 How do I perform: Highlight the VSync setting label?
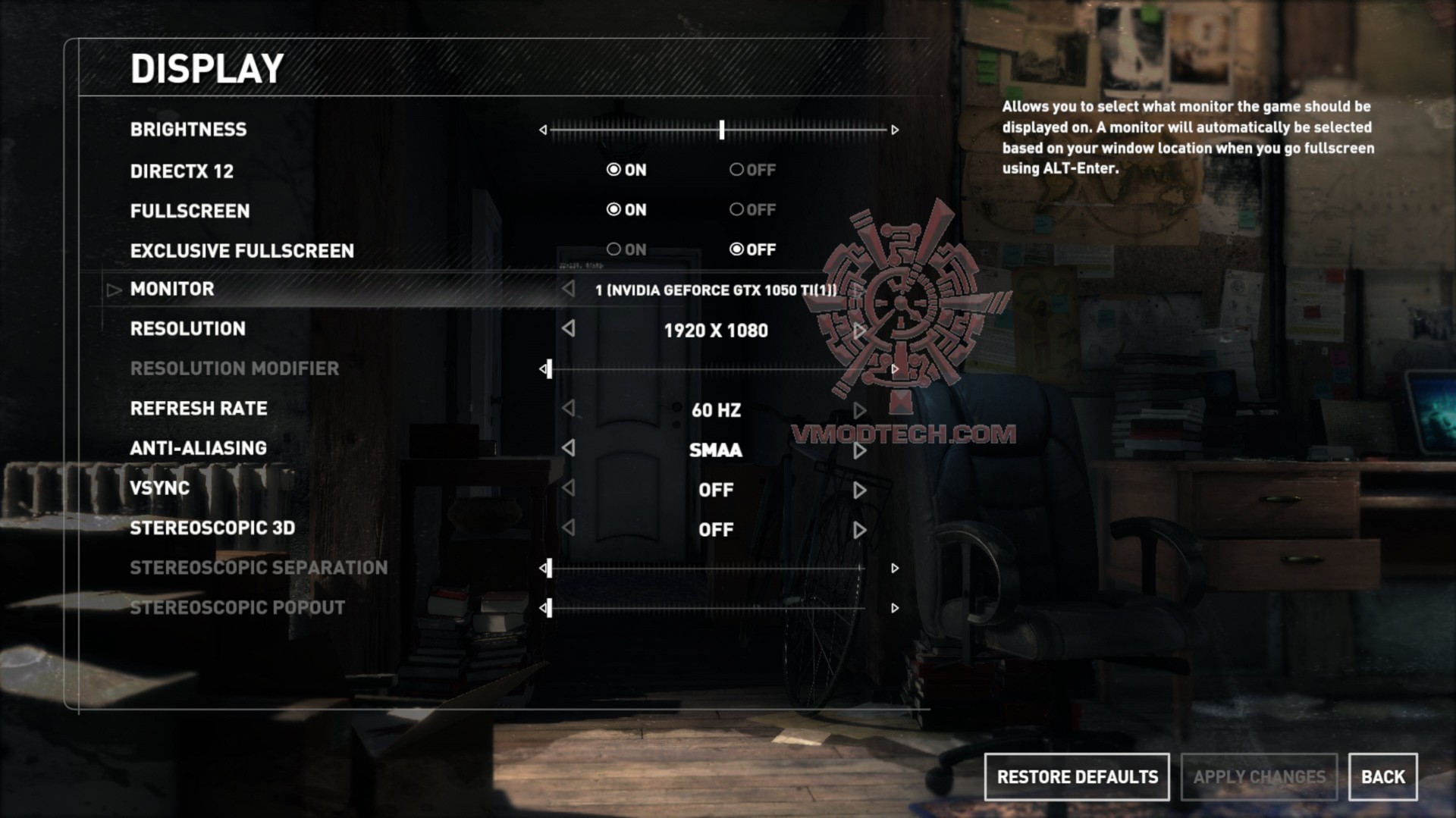pyautogui.click(x=159, y=488)
